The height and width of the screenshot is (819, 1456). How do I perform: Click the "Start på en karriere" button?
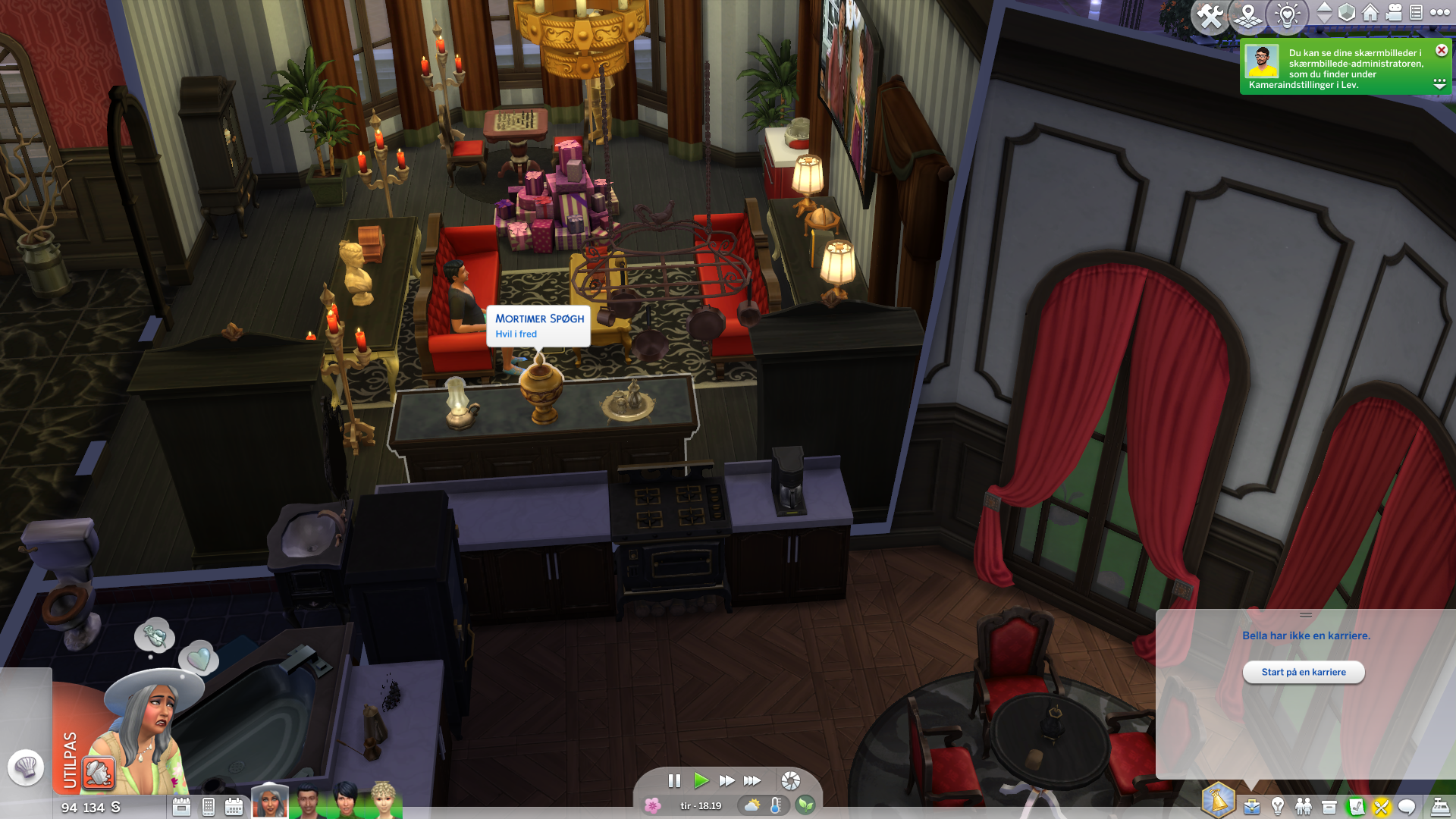tap(1303, 672)
